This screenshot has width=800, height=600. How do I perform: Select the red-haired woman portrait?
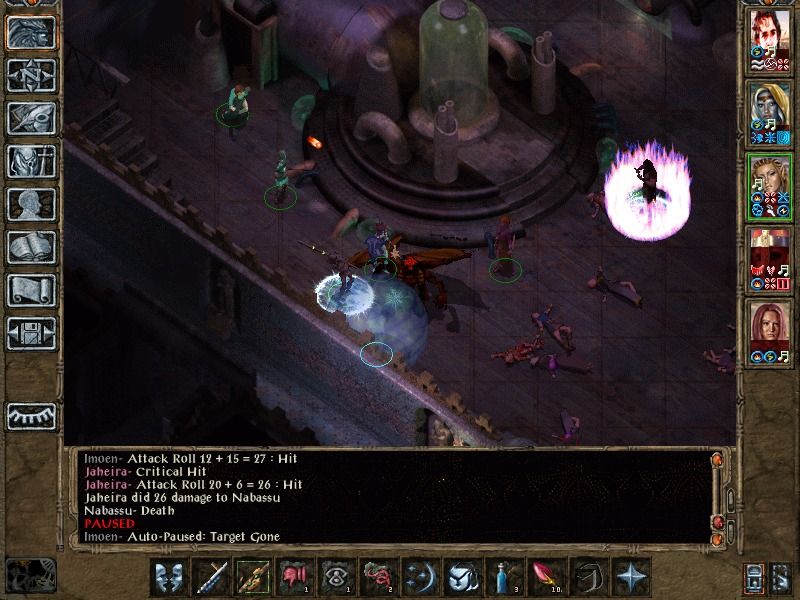click(769, 332)
